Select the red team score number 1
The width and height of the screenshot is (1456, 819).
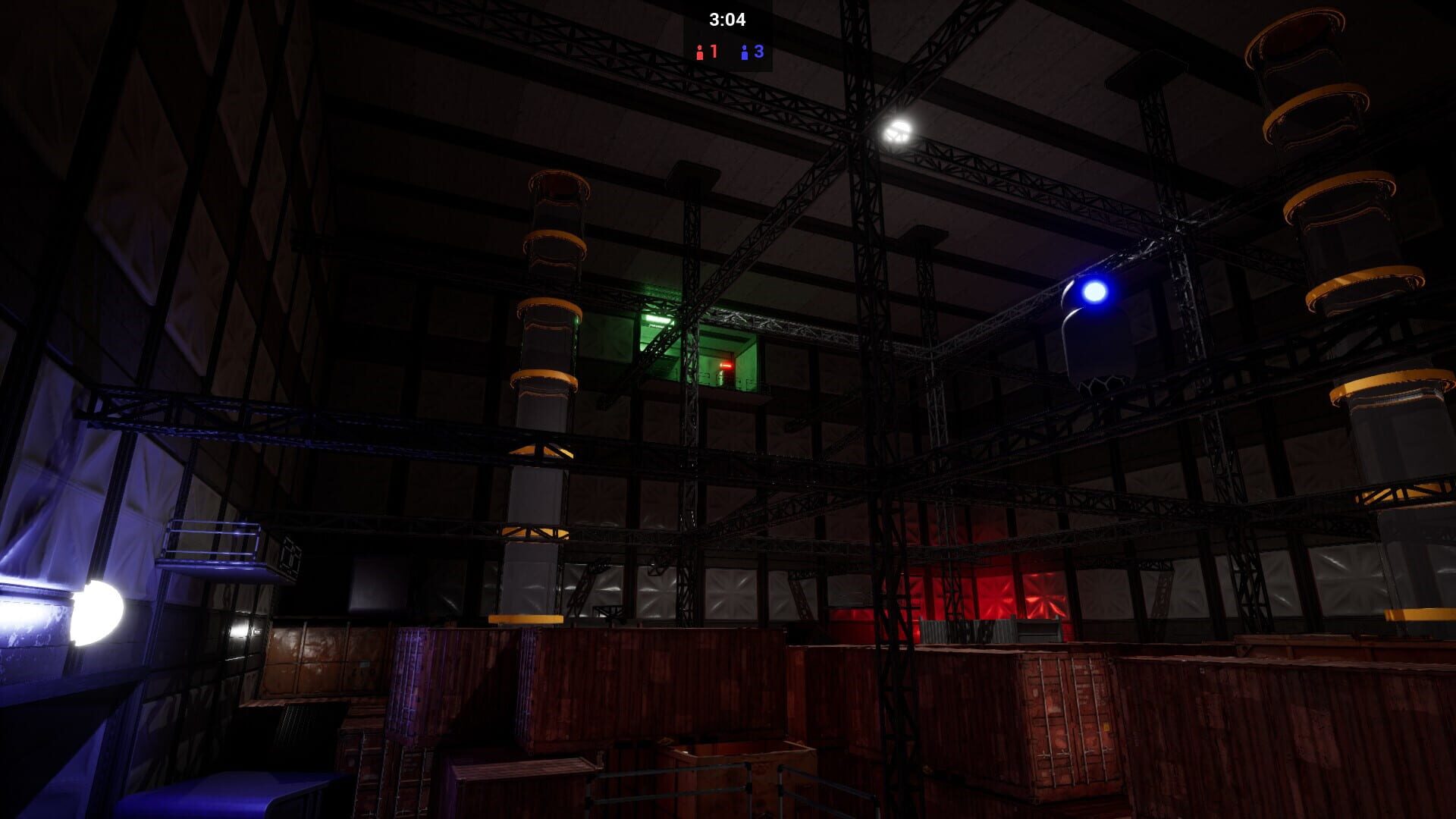point(714,52)
